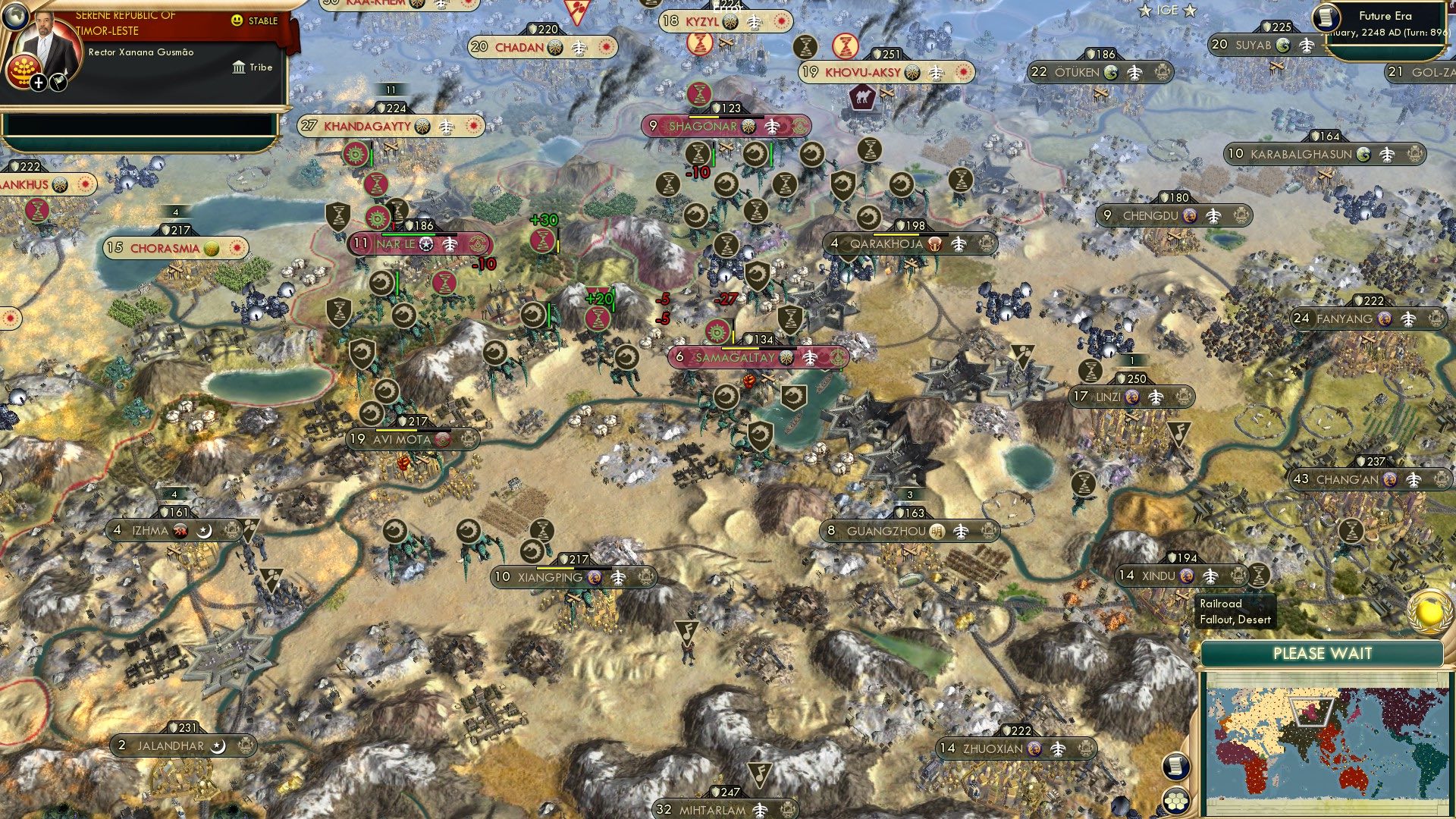Toggle the flag icon beside the civ emblem
The height and width of the screenshot is (819, 1456).
point(58,83)
